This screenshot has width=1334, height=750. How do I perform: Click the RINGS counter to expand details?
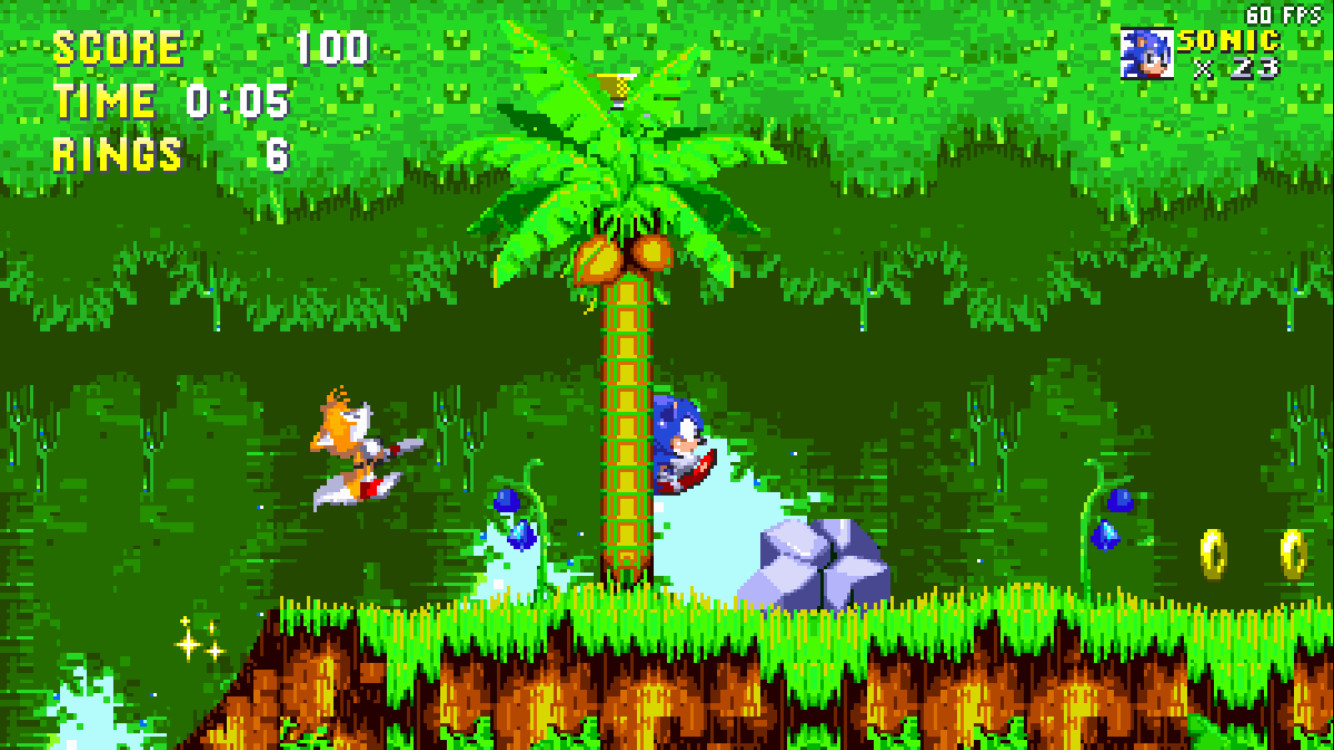coord(117,155)
